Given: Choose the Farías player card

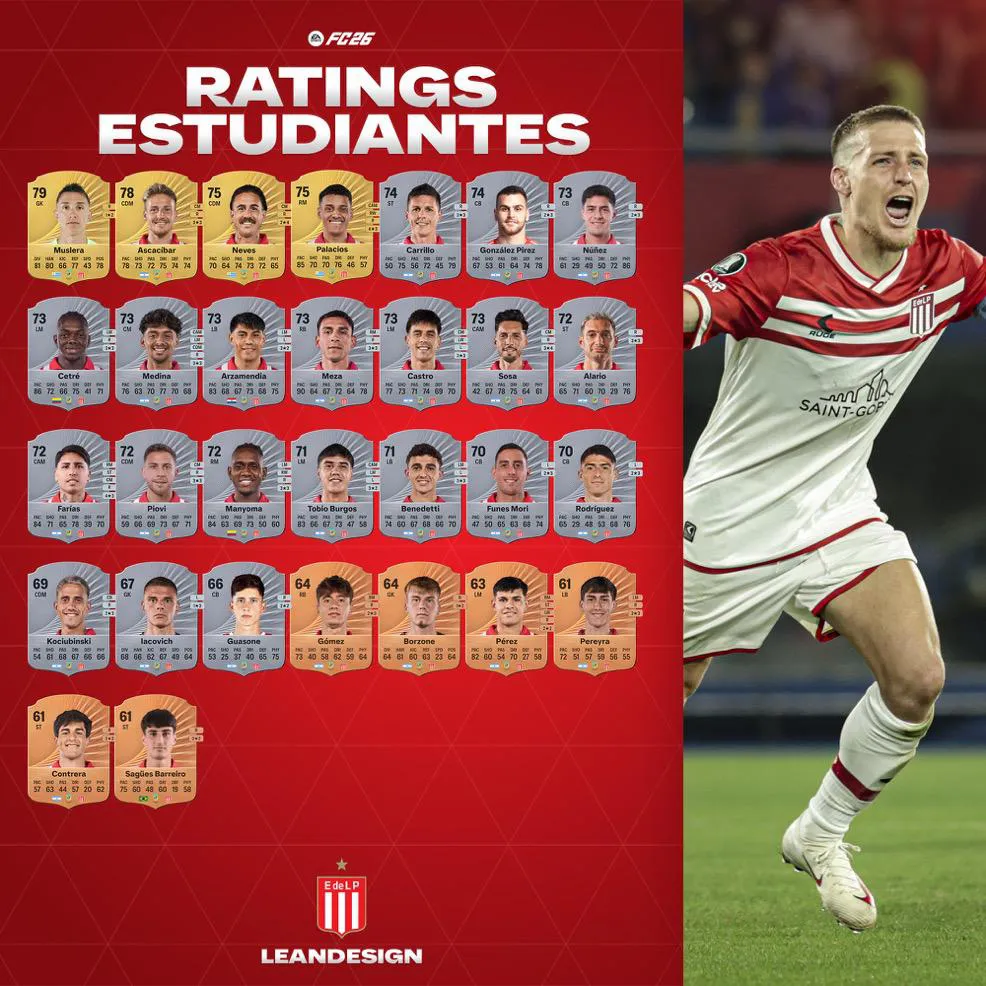Looking at the screenshot, I should click(68, 486).
